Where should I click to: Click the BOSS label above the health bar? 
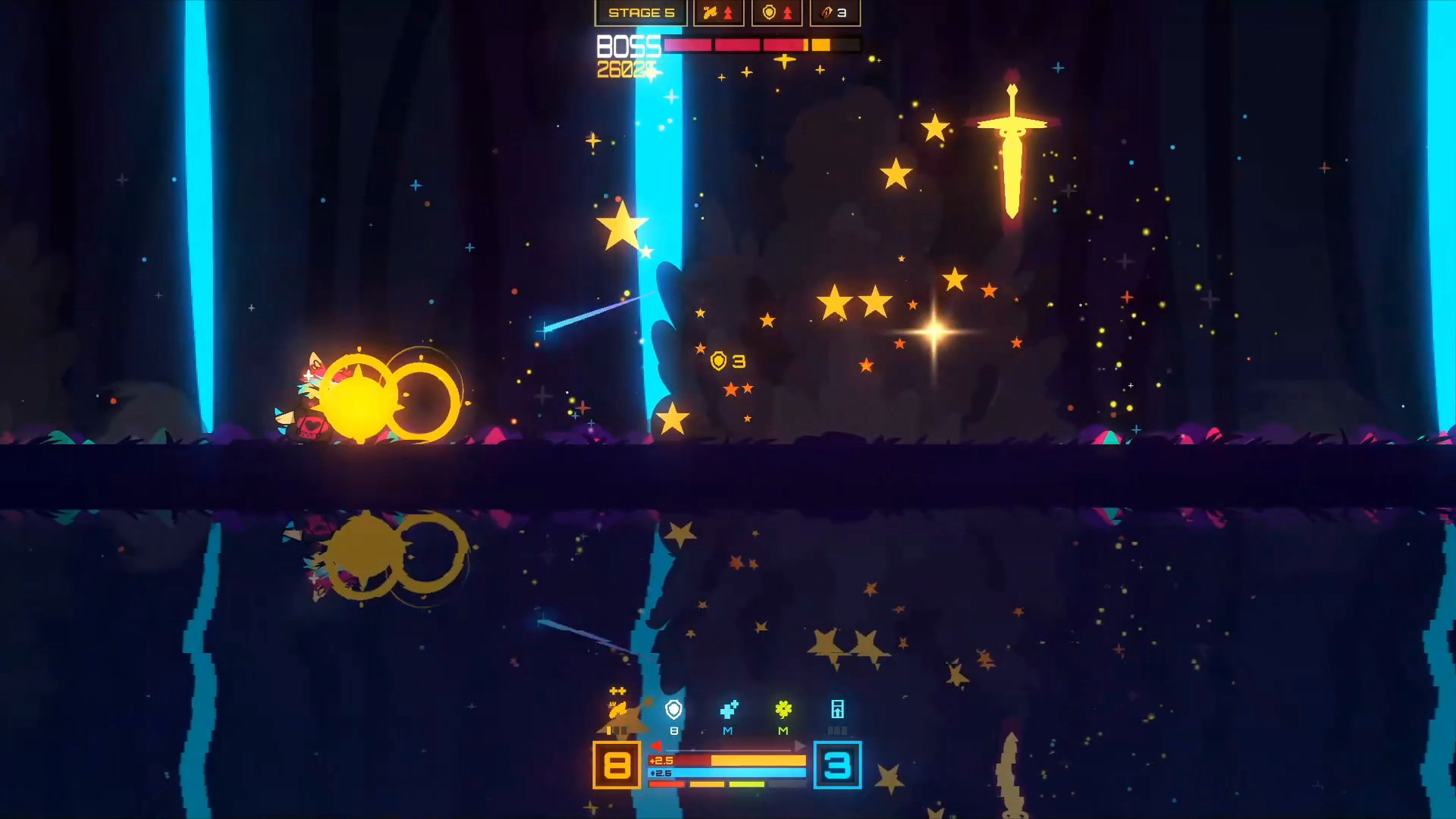pyautogui.click(x=628, y=47)
